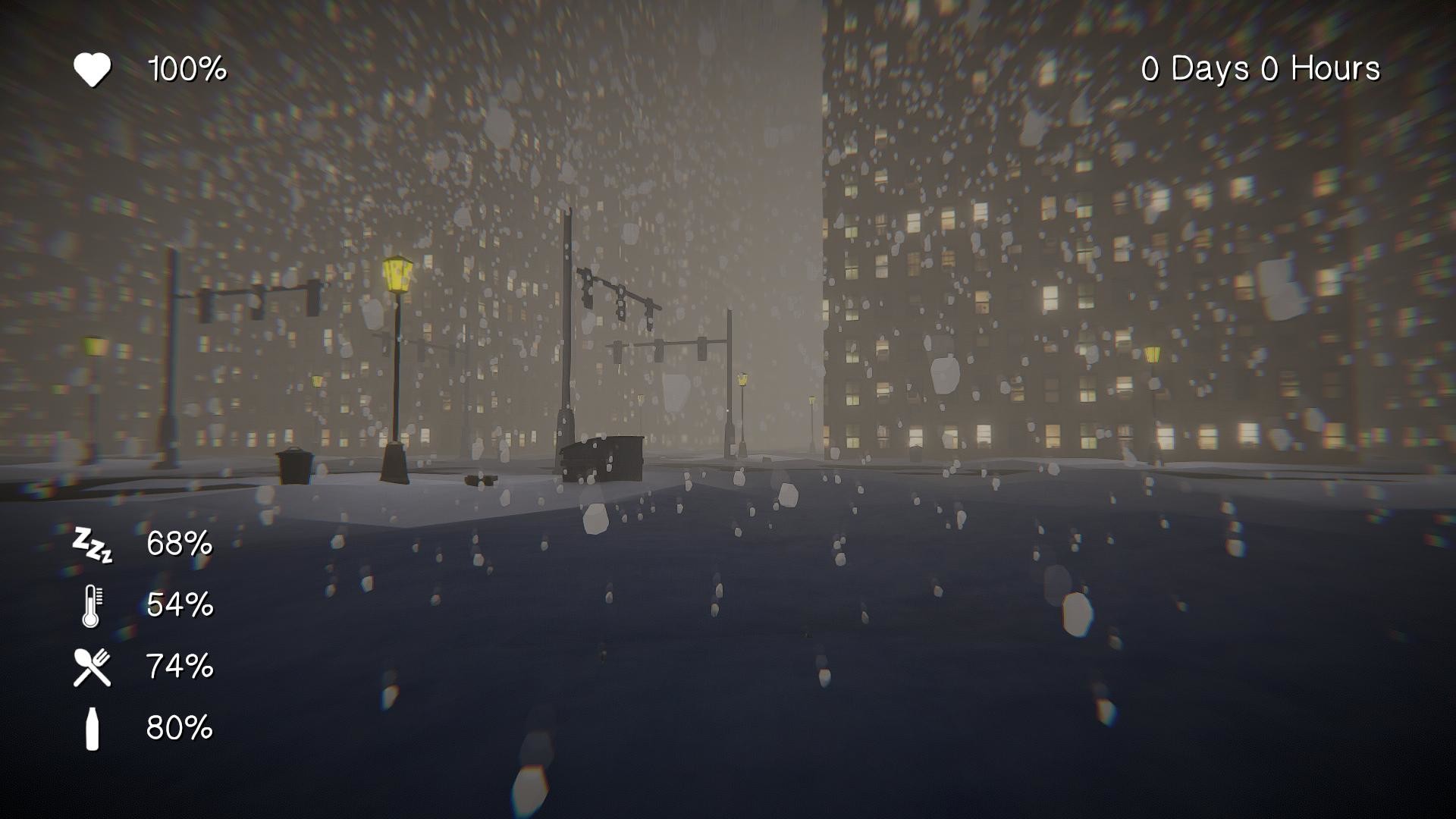Click the thermometer temperature icon

tap(91, 607)
